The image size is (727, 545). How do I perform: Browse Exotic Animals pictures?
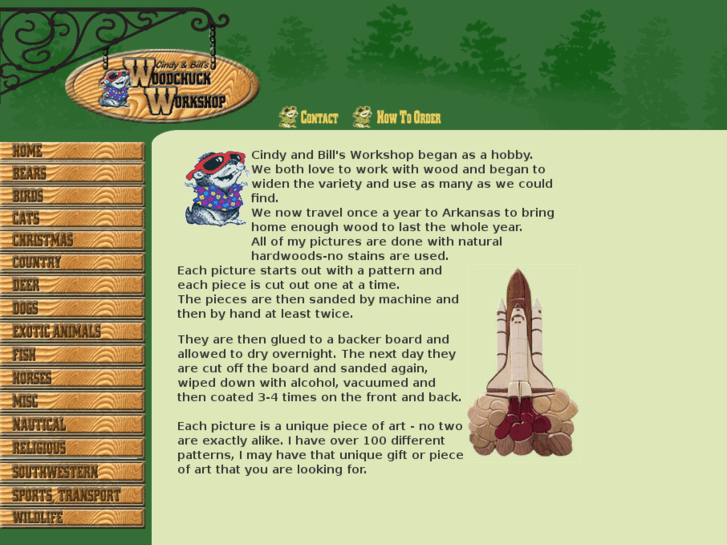(x=72, y=332)
